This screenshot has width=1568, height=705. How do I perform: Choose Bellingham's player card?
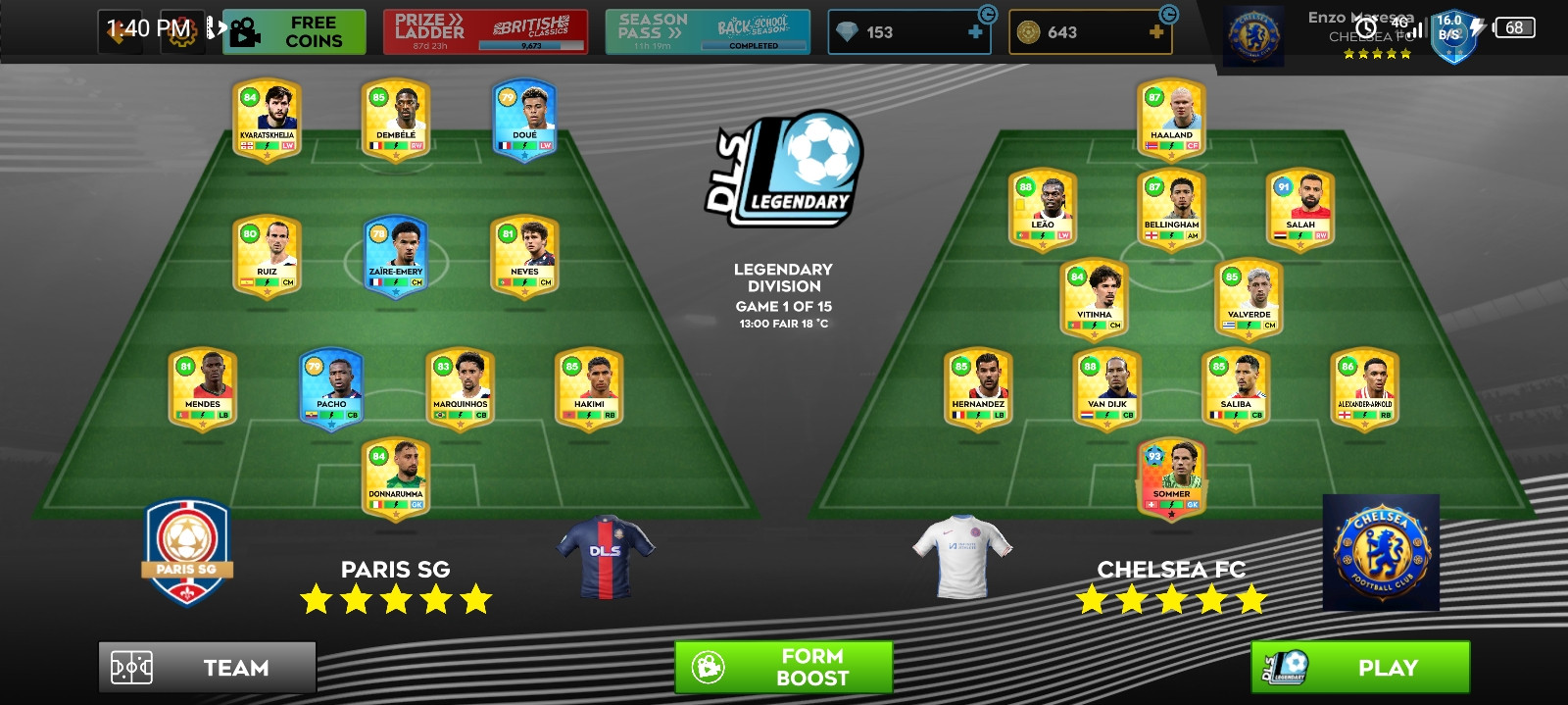(x=1171, y=210)
